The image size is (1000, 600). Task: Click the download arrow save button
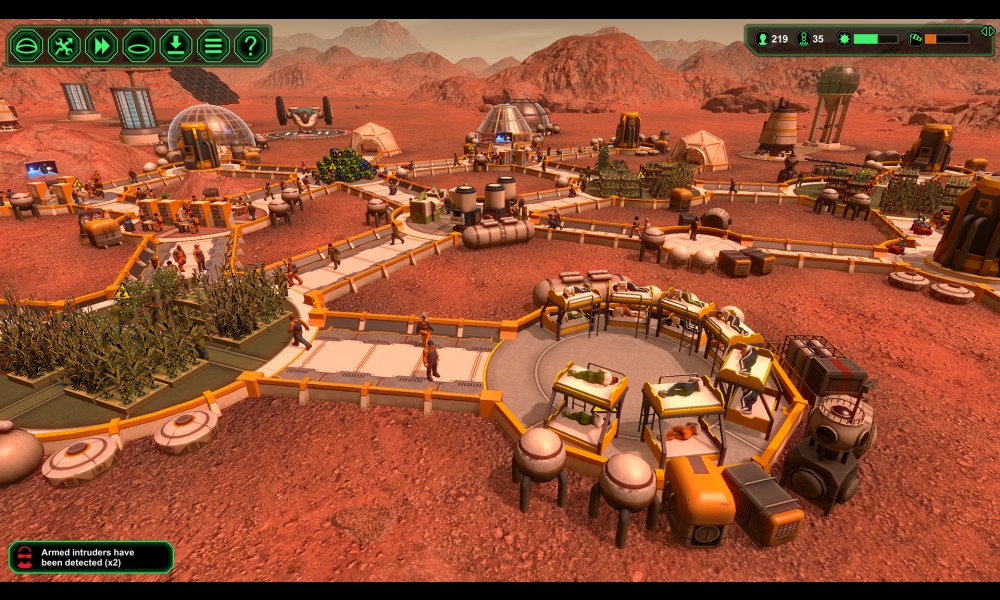click(x=175, y=46)
